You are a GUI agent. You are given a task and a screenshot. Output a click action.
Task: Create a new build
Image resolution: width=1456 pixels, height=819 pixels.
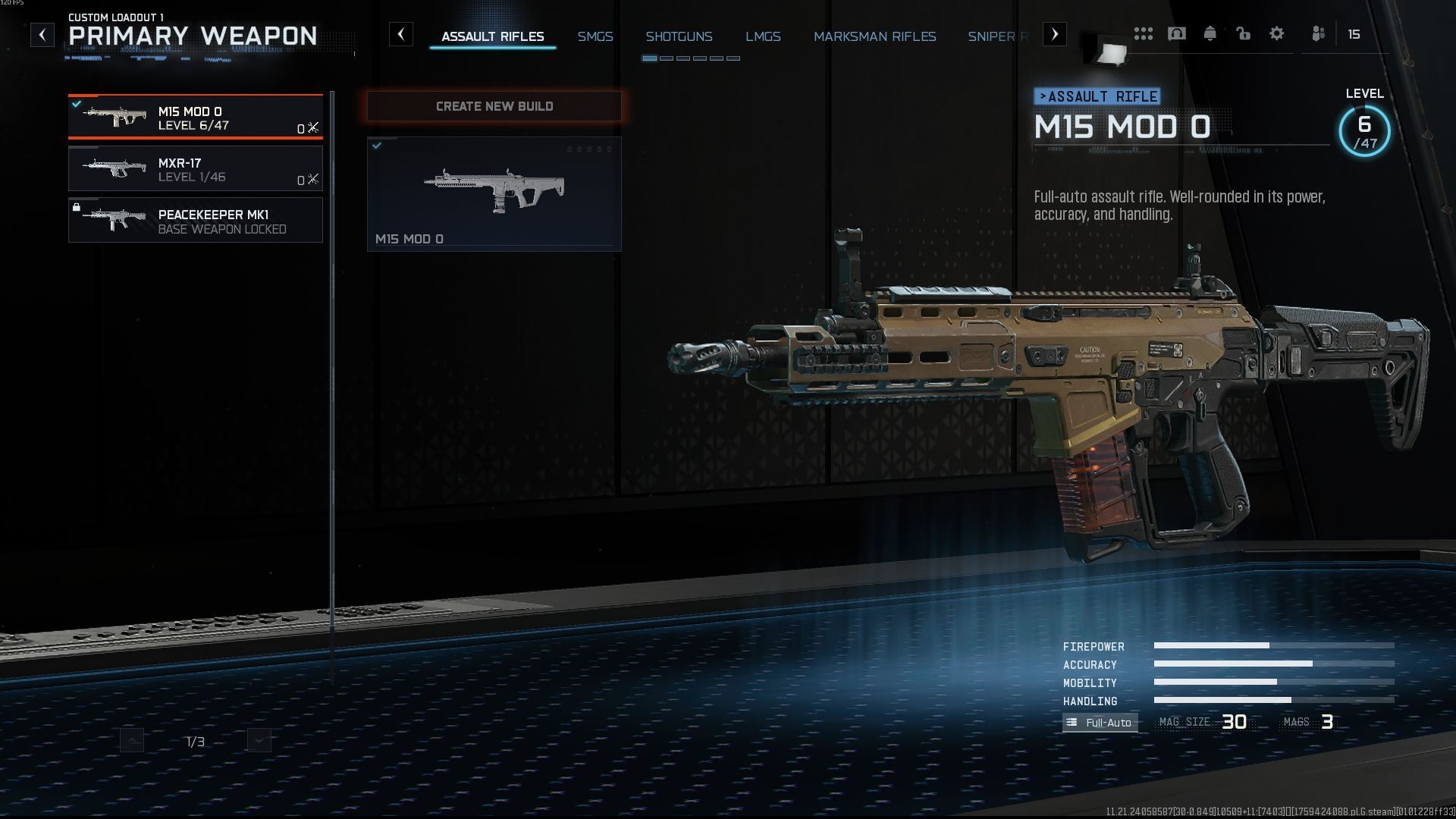[494, 106]
